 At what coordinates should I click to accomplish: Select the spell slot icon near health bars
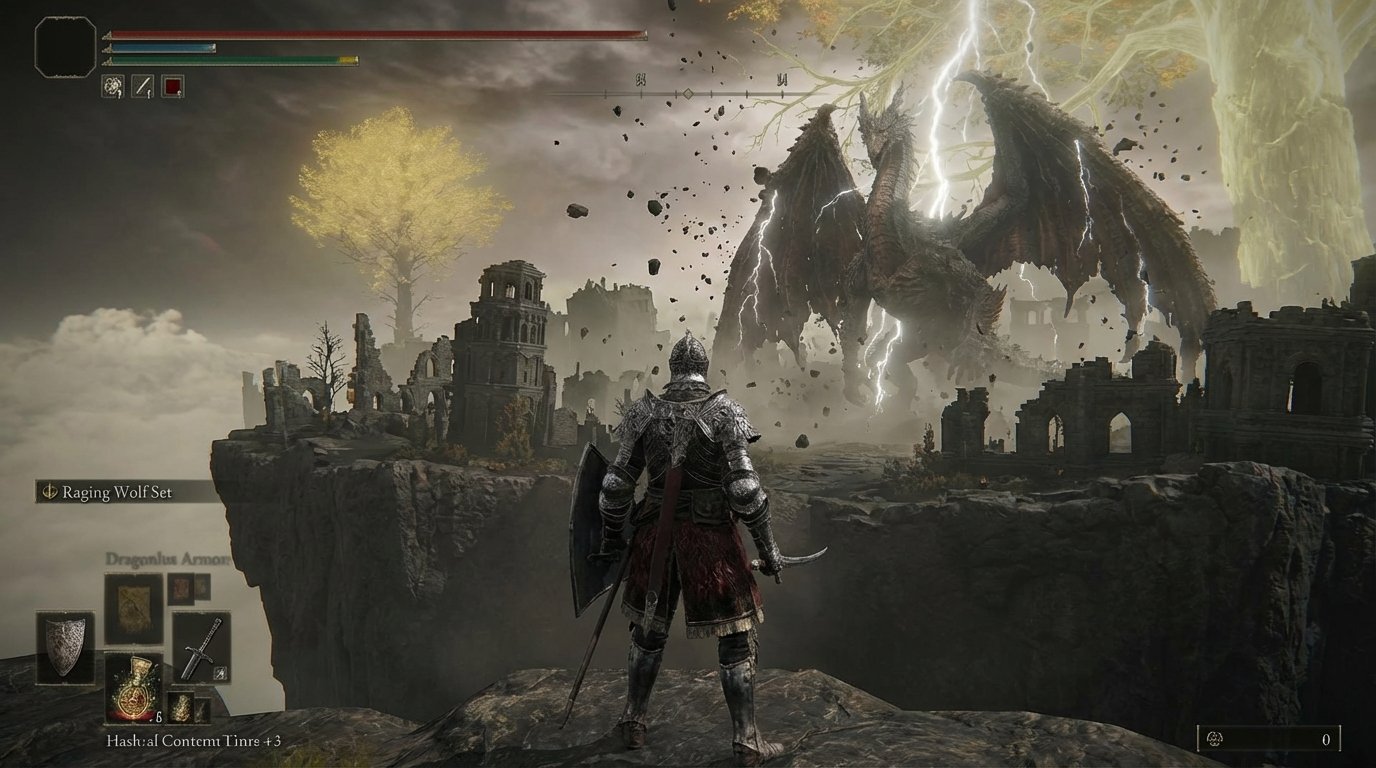pos(112,86)
